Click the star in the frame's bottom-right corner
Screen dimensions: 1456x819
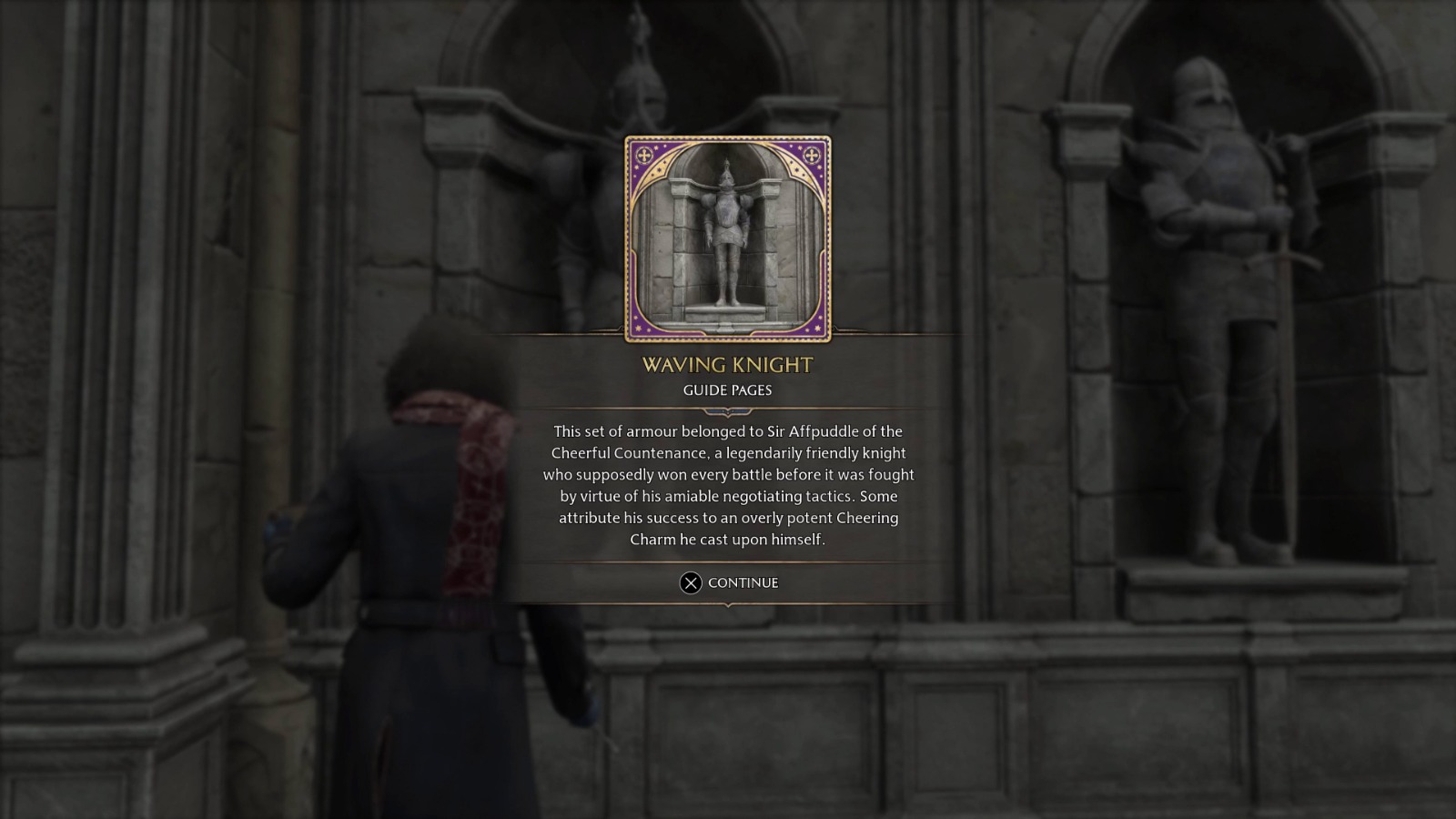pos(816,329)
